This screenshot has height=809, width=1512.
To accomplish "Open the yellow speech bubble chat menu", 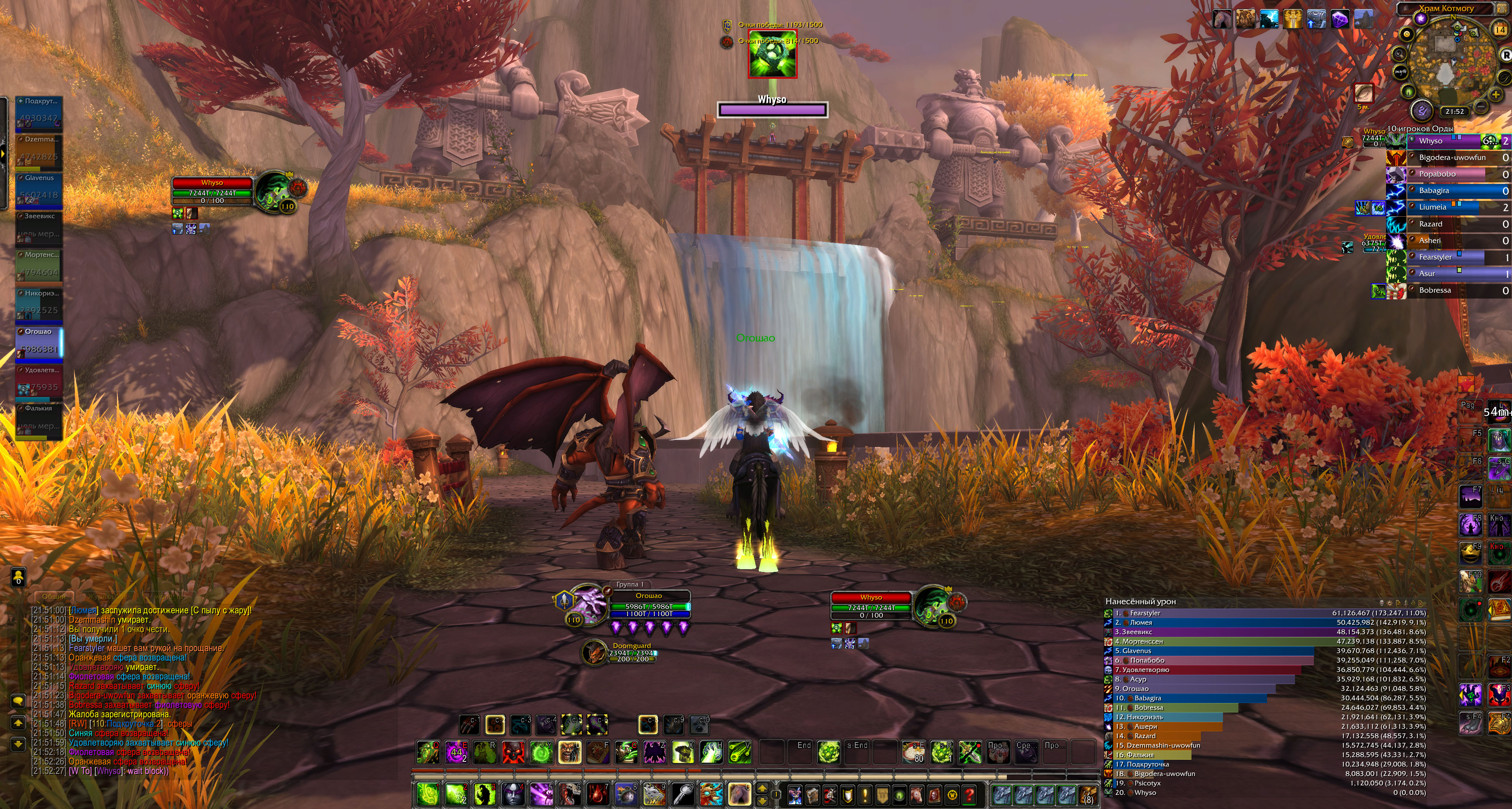I will coord(18,700).
